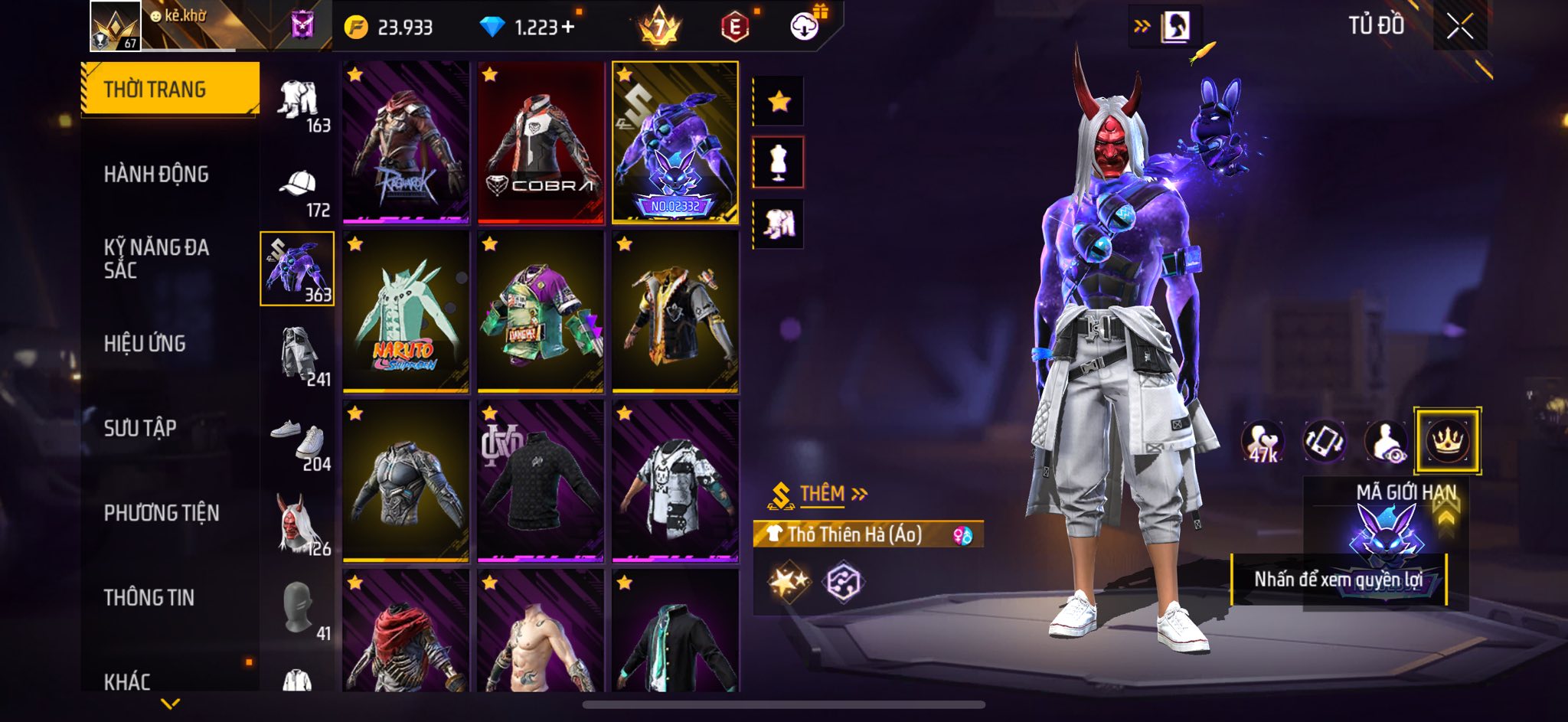Choose the Naruto Shippuden outfit top
The width and height of the screenshot is (1568, 722).
[x=406, y=312]
